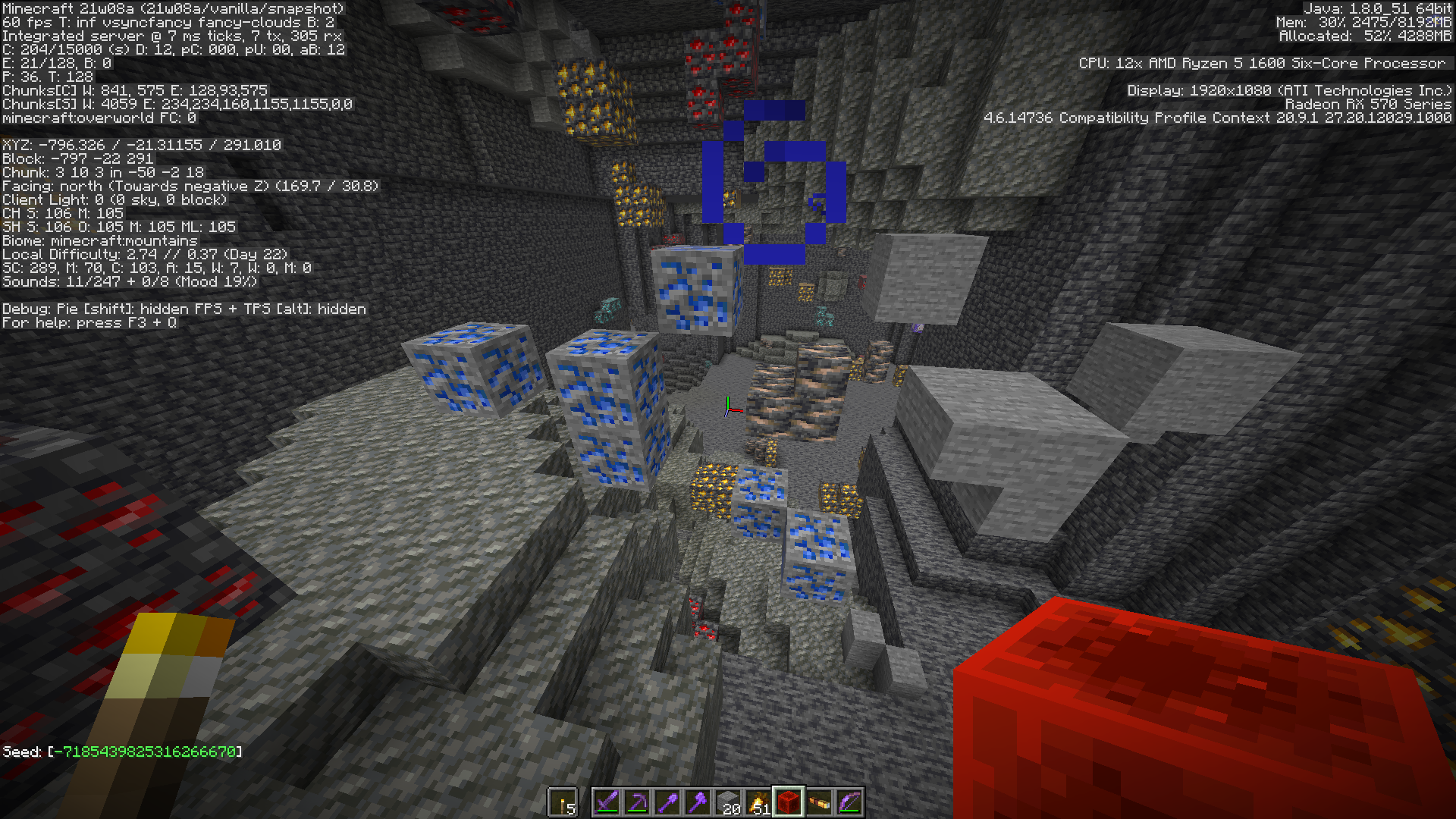Switch to the enchanted axe slot
Viewport: 1456px width, 819px height.
point(698,802)
